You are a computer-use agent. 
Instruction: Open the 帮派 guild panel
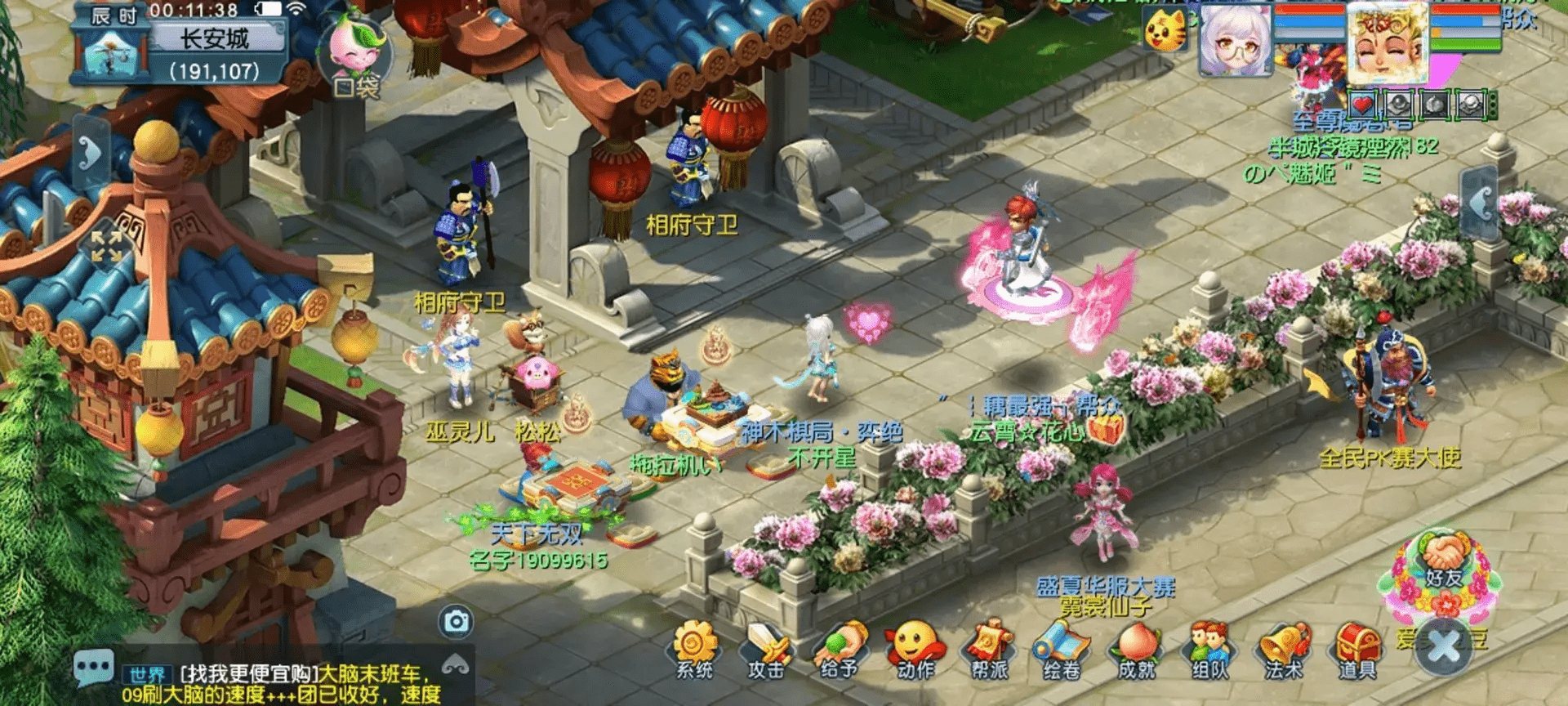[989, 650]
